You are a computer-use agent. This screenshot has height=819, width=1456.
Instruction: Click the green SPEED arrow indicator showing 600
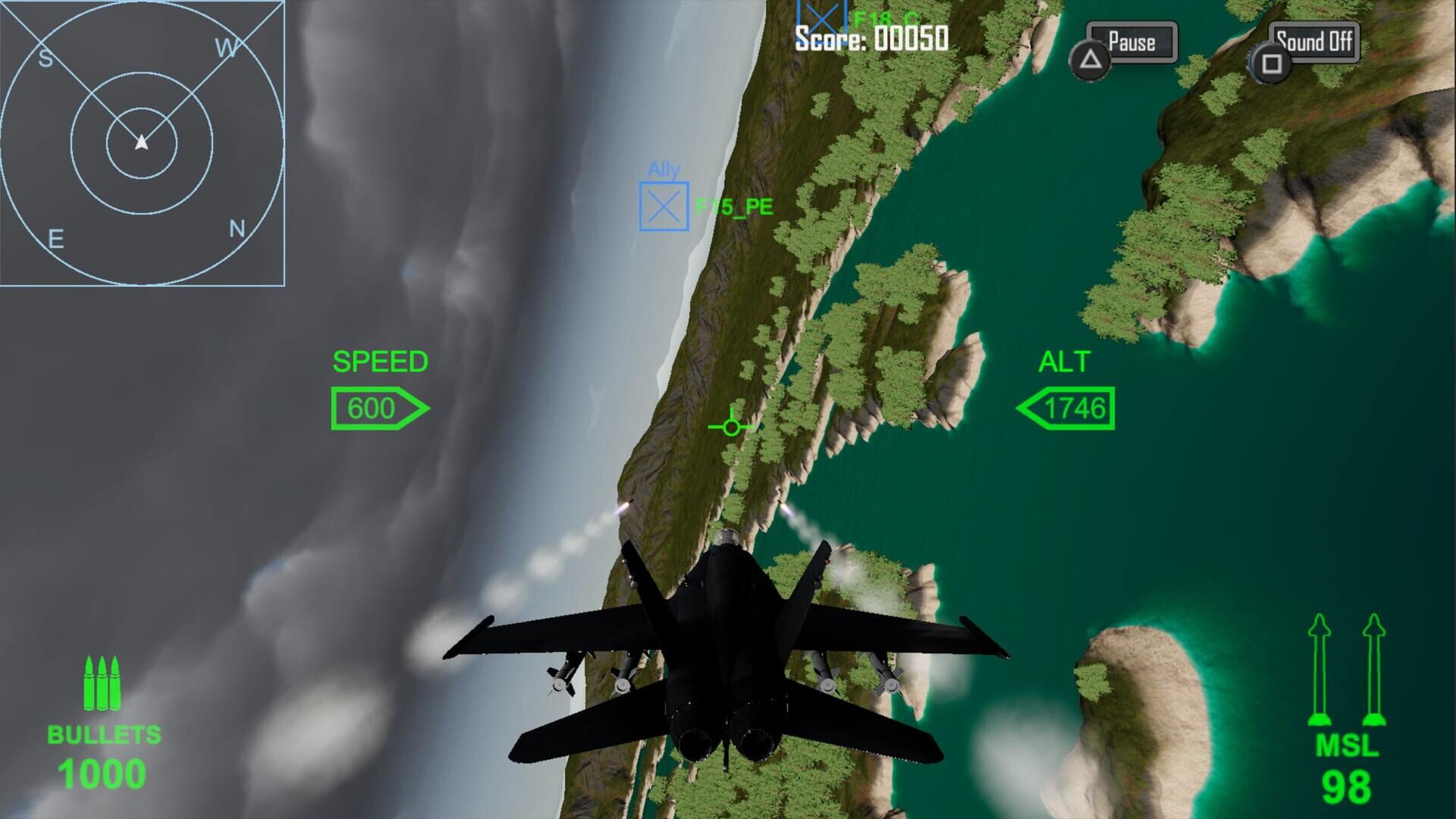pyautogui.click(x=379, y=408)
